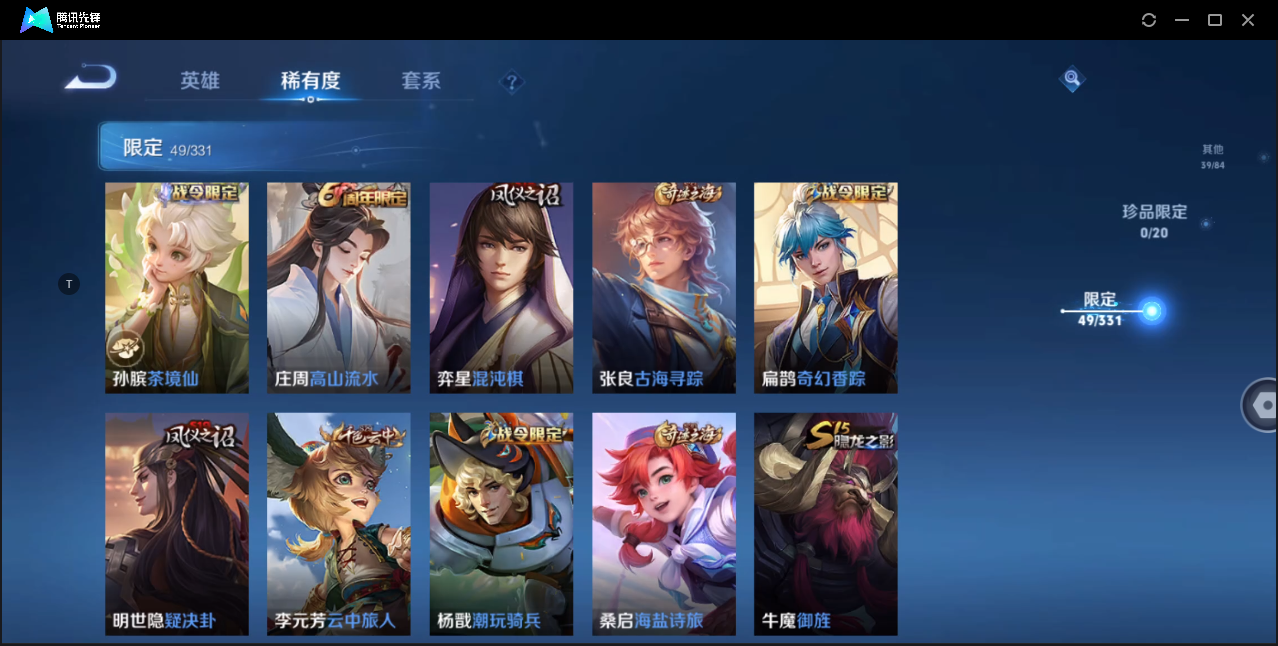The image size is (1278, 646).
Task: Open the 弈星 混沌棋 skin card
Action: [501, 288]
